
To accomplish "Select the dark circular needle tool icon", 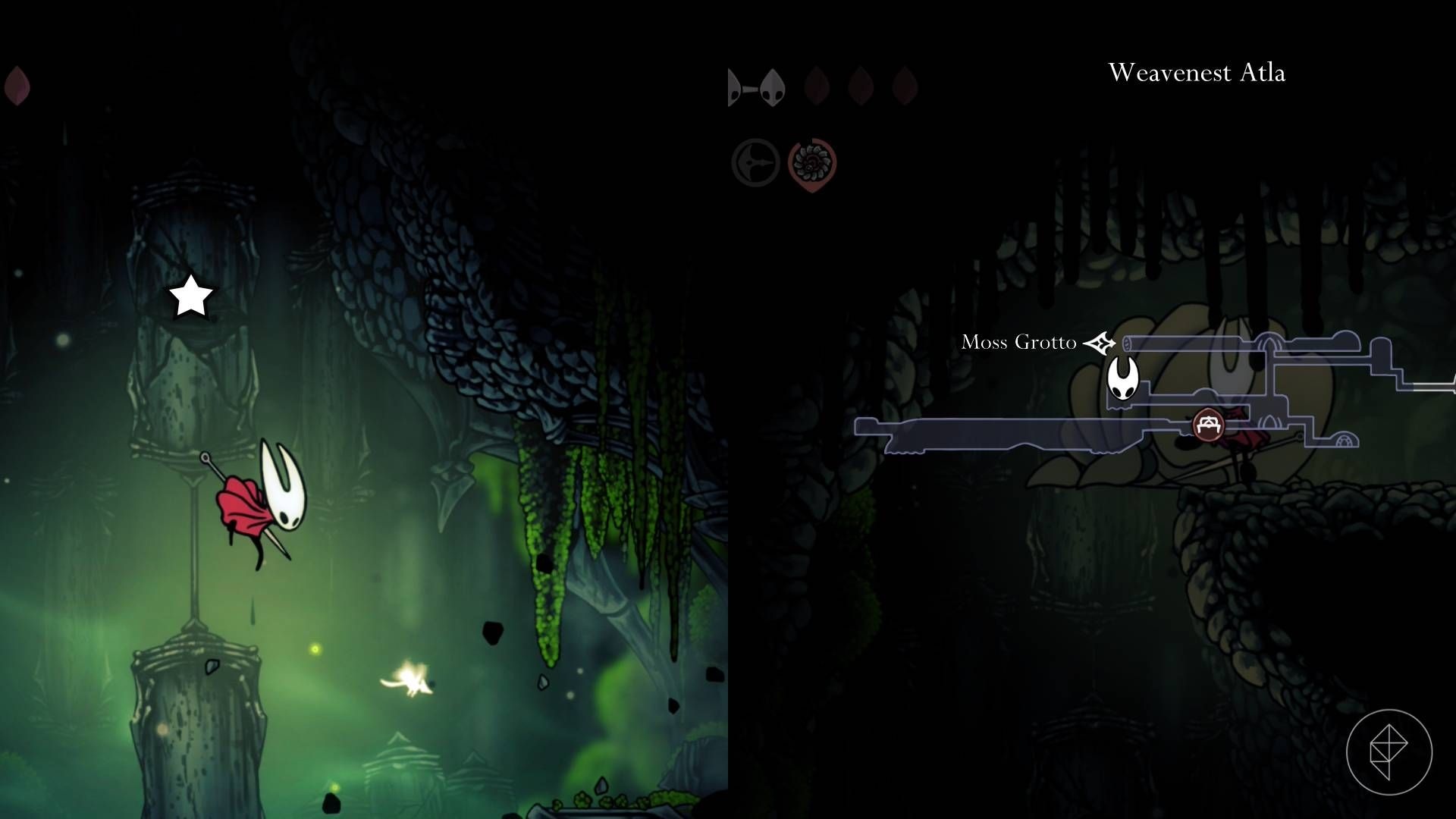I will click(755, 163).
